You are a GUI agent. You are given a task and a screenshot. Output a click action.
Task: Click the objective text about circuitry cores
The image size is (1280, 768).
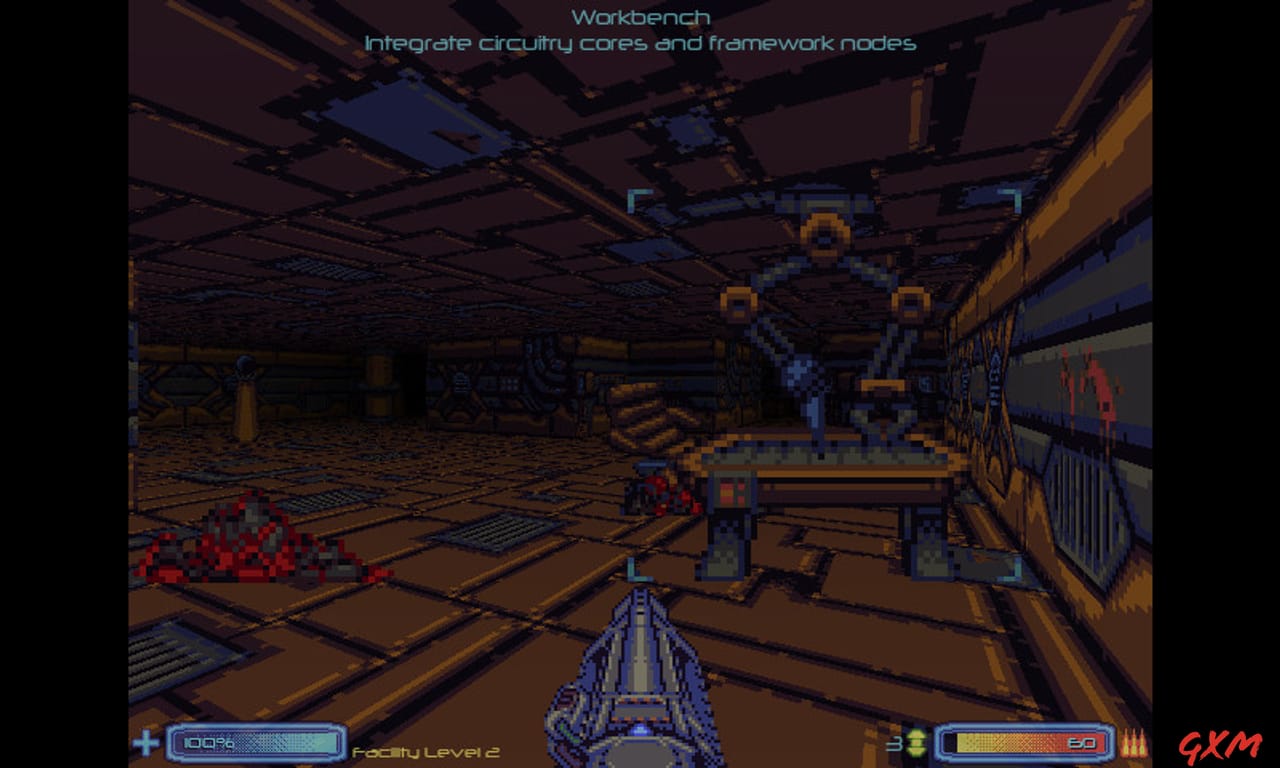click(640, 43)
